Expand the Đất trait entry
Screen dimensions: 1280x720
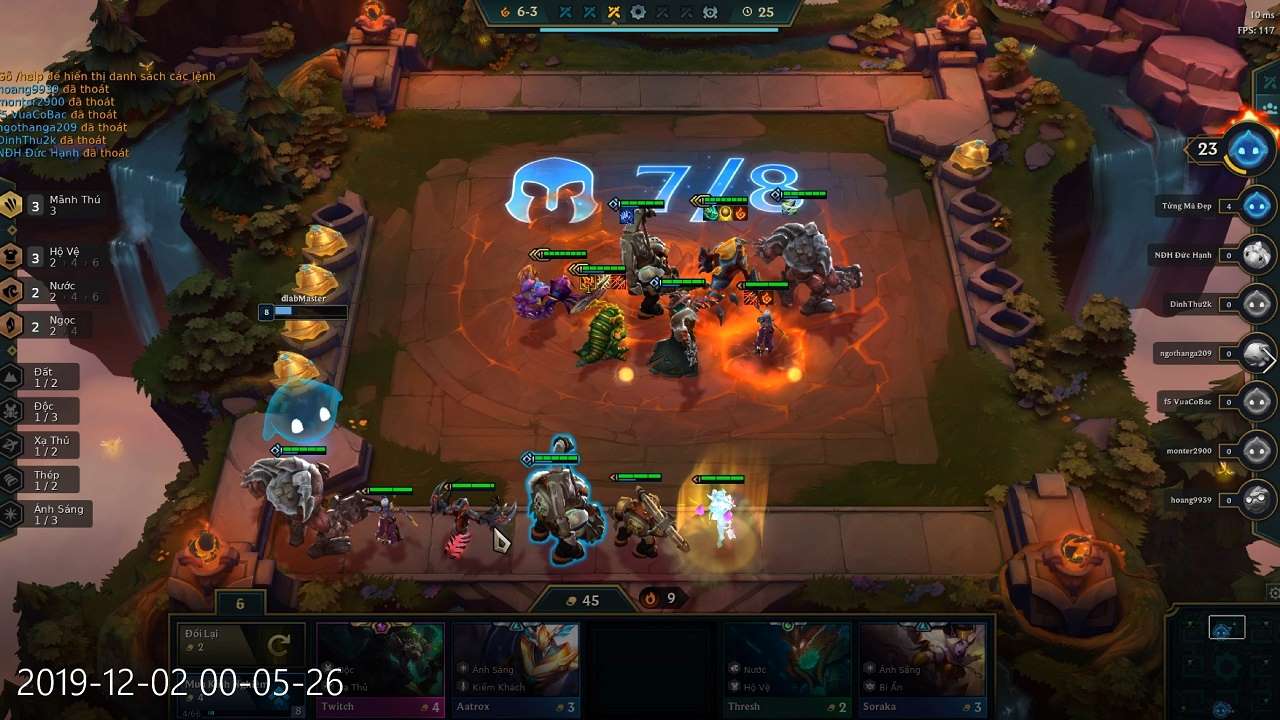coord(10,375)
